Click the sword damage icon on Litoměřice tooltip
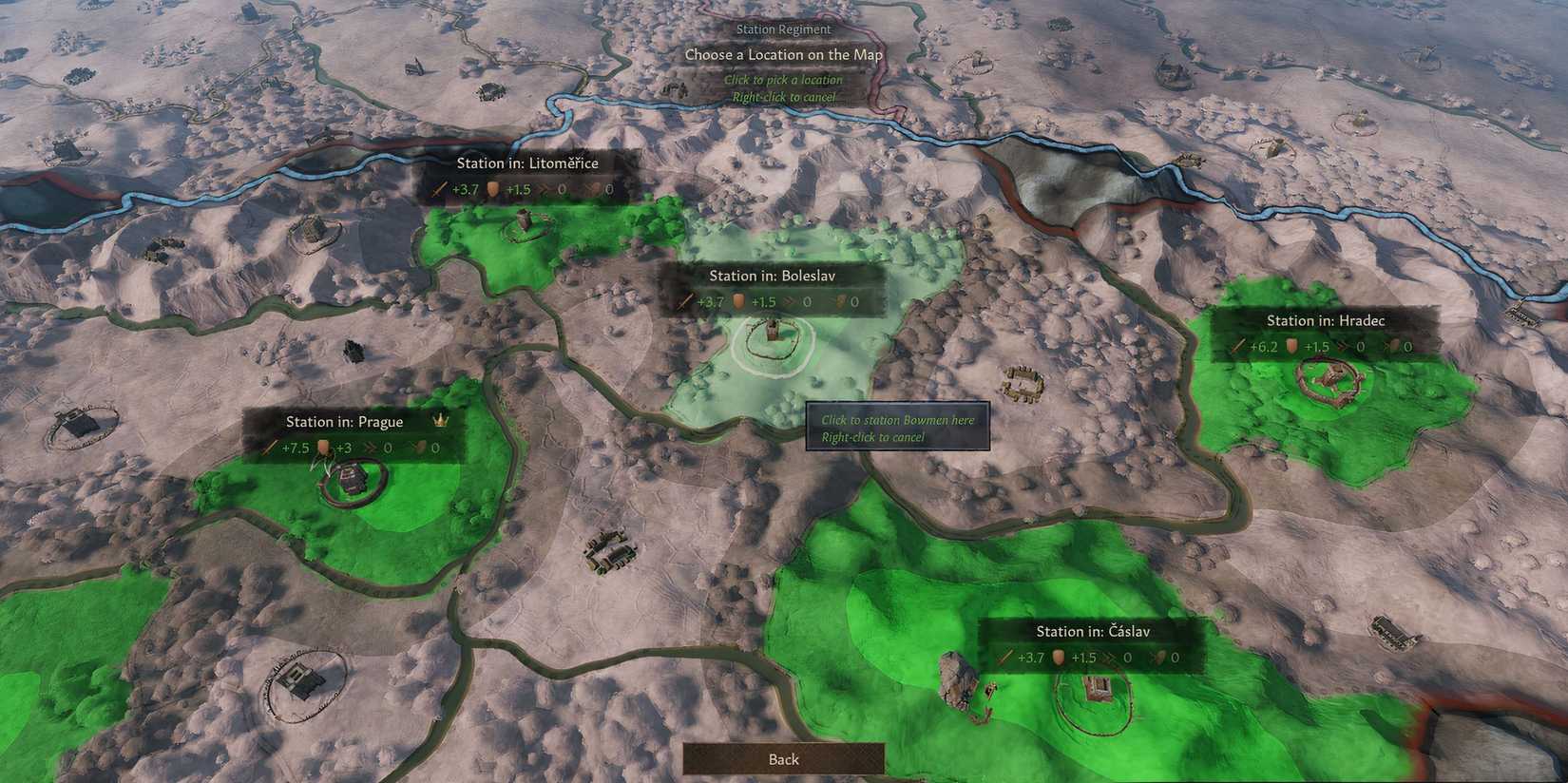Image resolution: width=1568 pixels, height=783 pixels. (x=440, y=189)
